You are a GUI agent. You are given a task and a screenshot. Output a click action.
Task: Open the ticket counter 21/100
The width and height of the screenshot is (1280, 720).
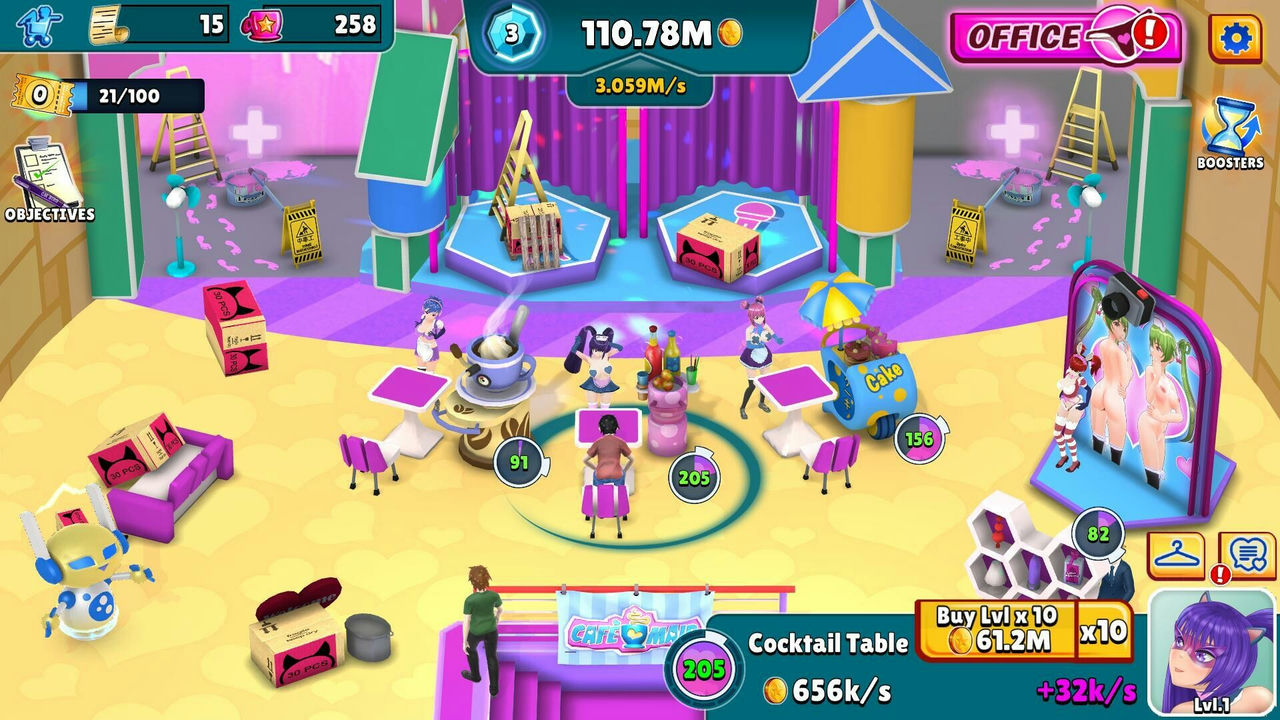(108, 96)
